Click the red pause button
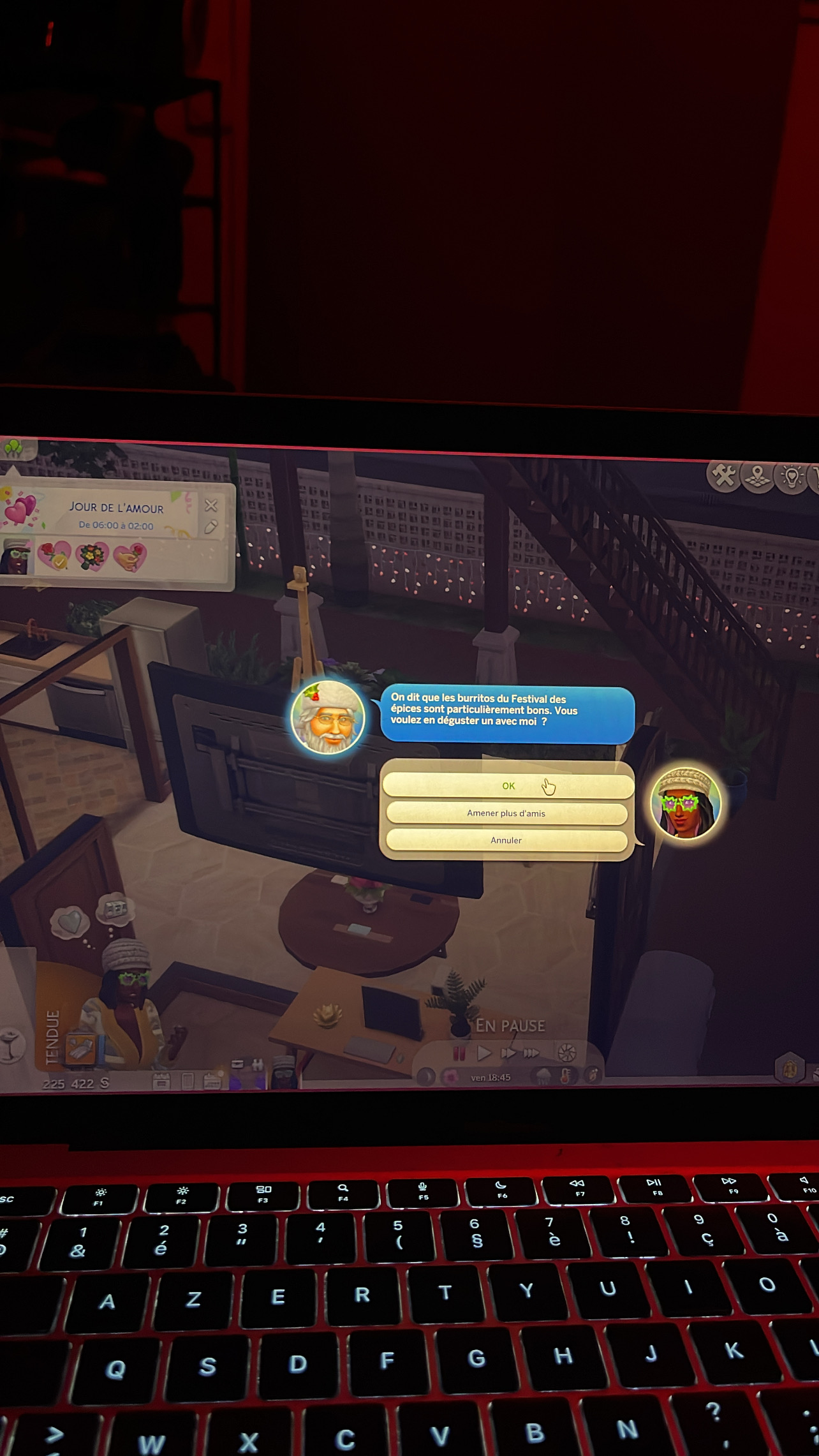The width and height of the screenshot is (819, 1456). (x=459, y=1052)
